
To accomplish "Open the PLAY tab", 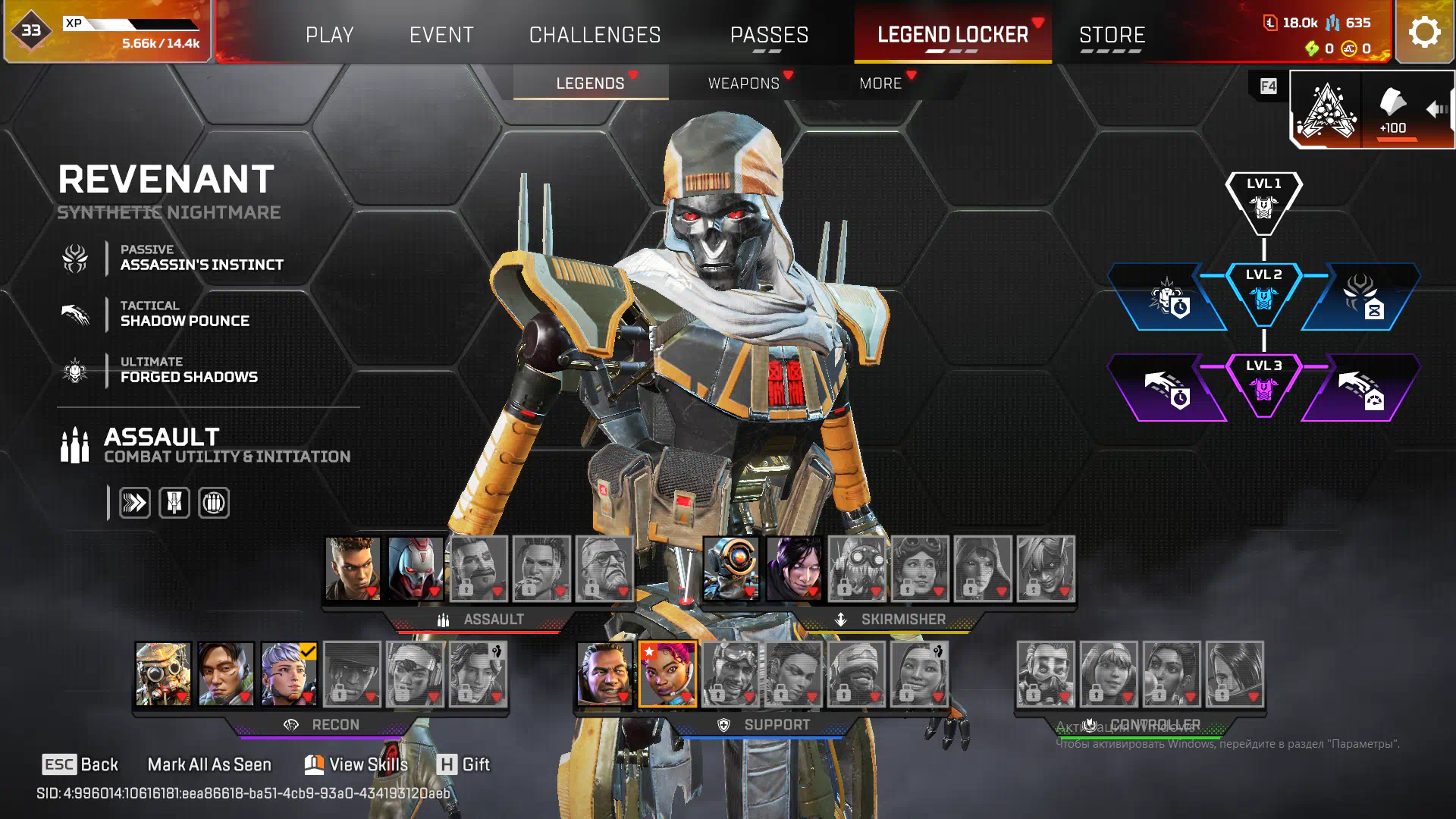I will click(329, 35).
